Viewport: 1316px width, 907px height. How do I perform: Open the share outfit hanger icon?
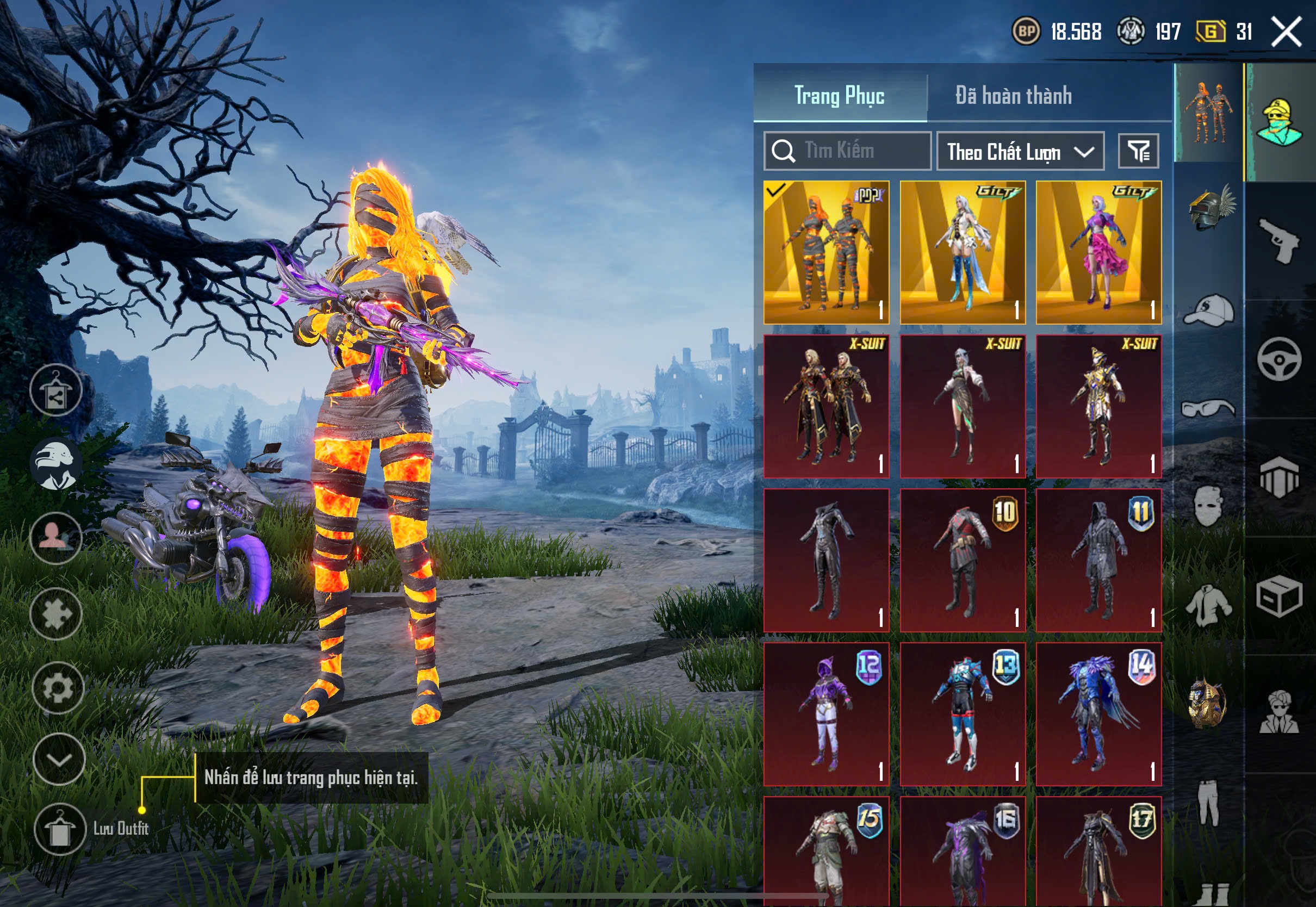point(55,390)
